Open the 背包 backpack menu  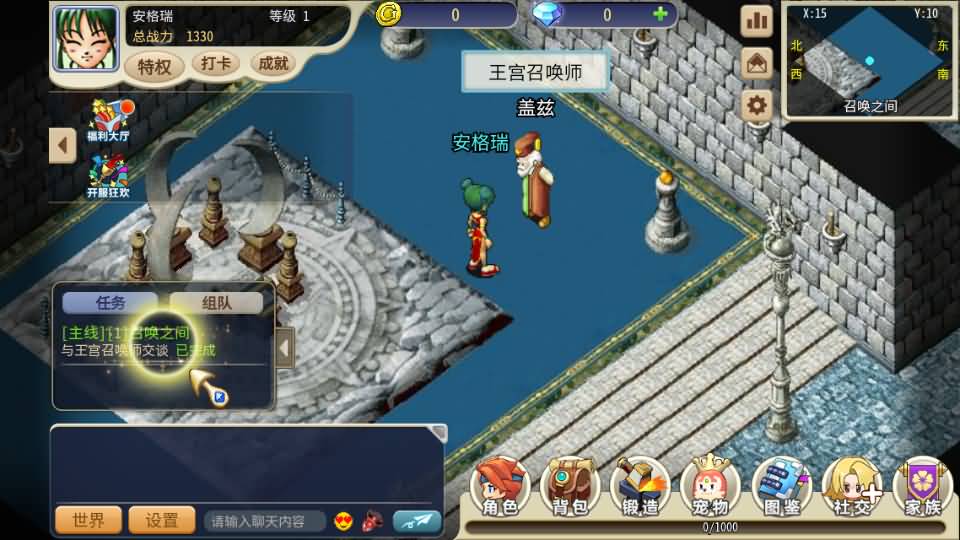[x=570, y=488]
